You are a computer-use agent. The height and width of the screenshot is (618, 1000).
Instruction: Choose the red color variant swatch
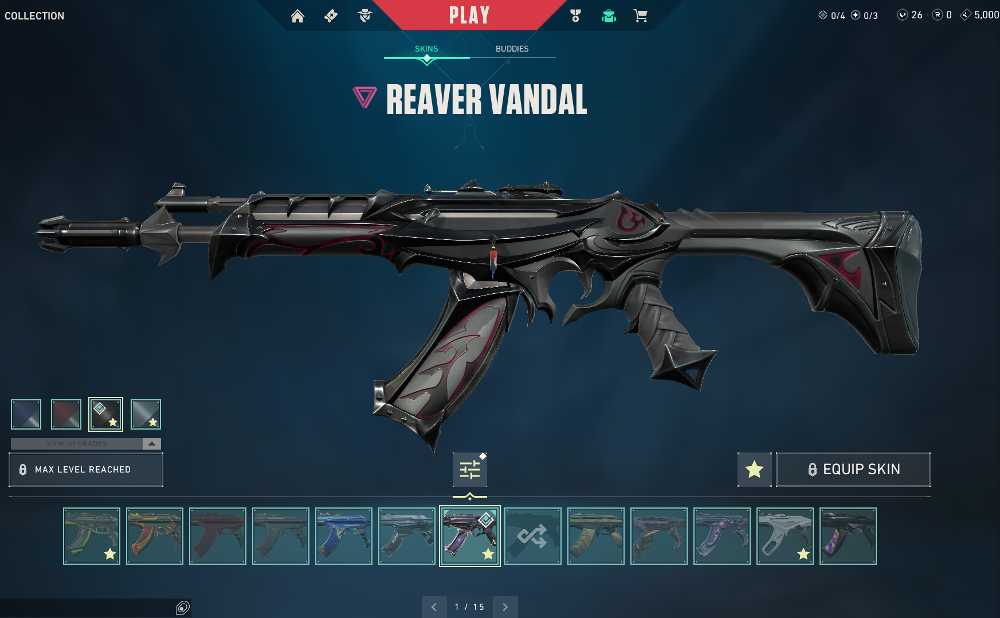66,414
